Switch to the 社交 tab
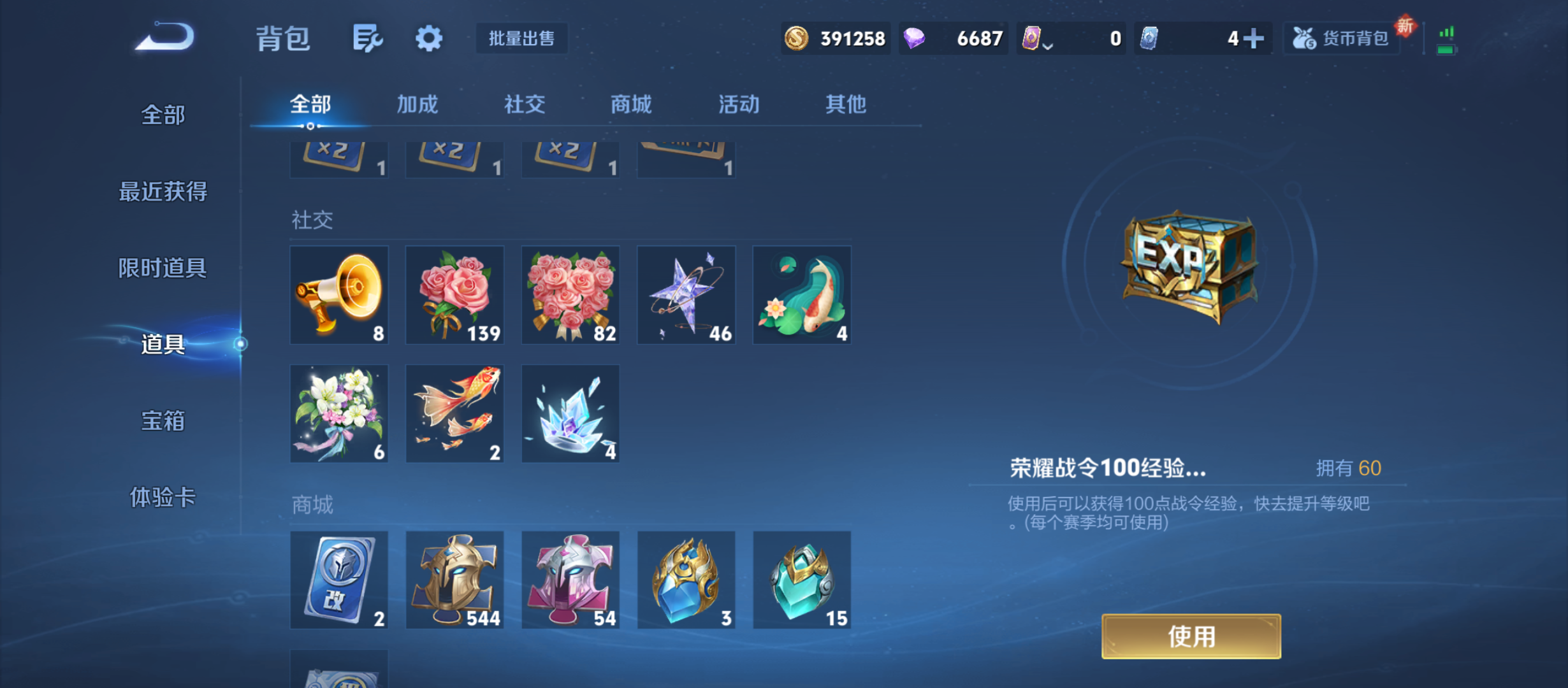Screen dimensions: 1568x688 tap(524, 104)
